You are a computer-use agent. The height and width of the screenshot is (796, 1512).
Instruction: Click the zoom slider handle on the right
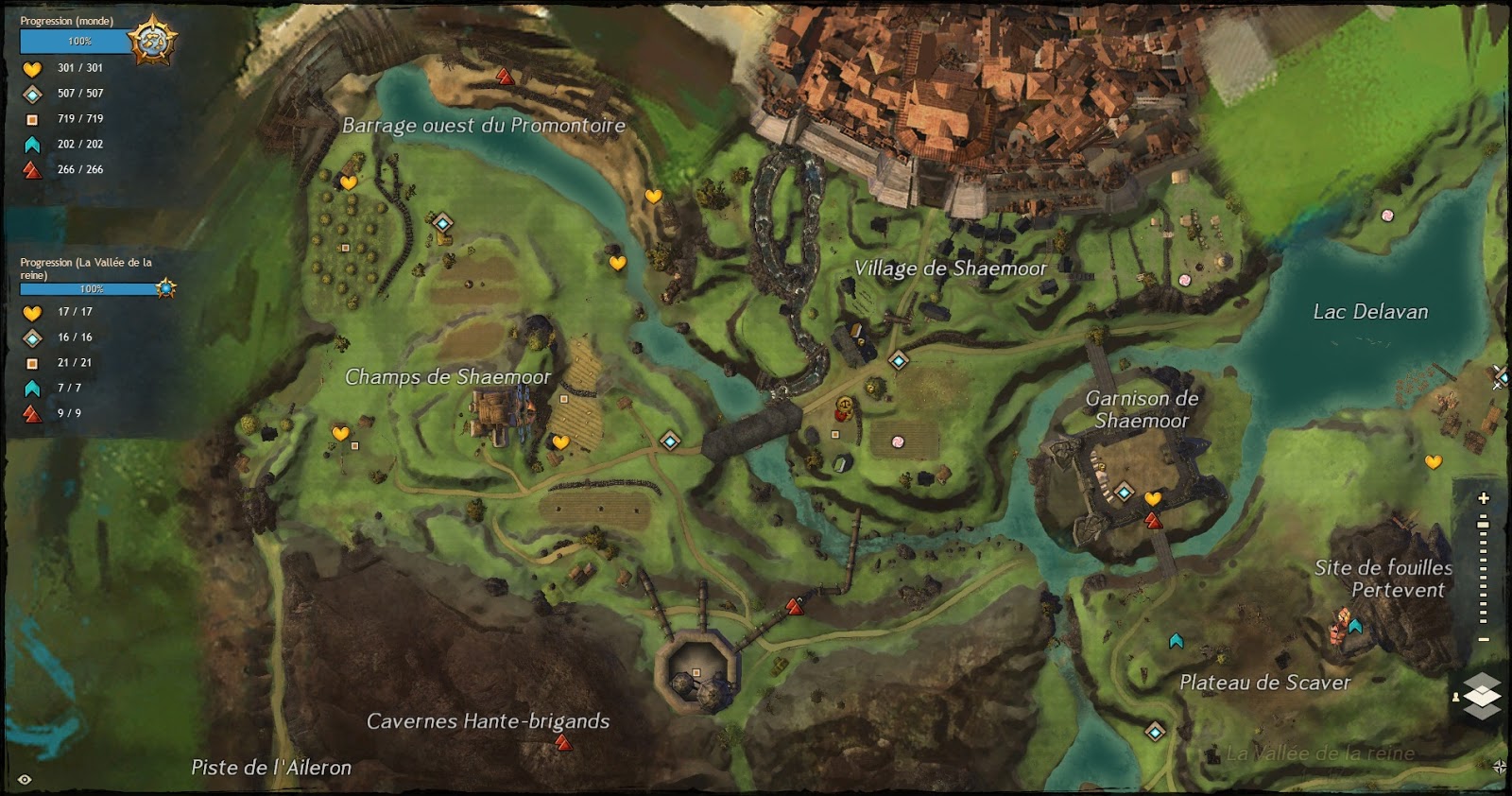point(1482,526)
